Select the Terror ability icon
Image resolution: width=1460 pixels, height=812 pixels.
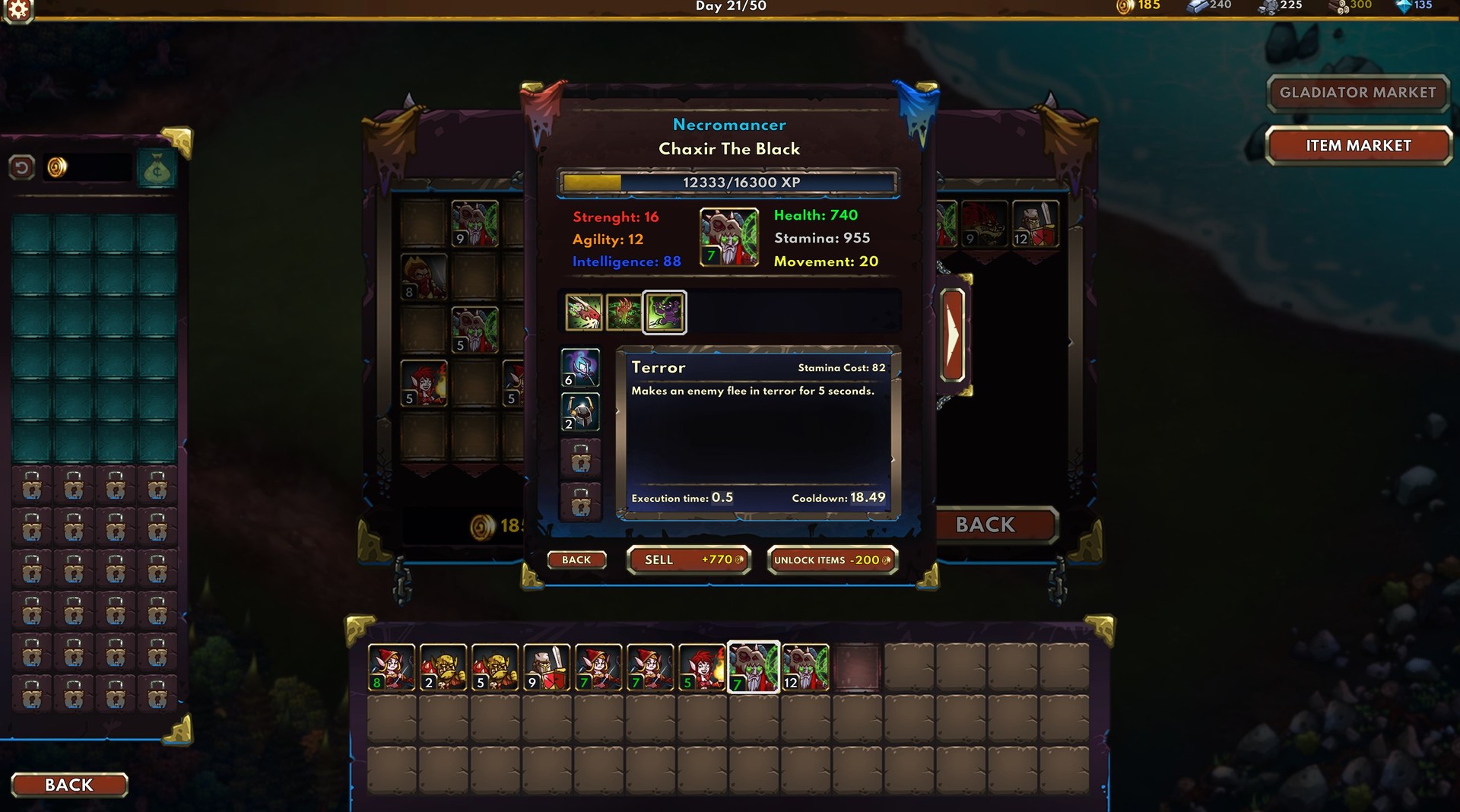click(x=665, y=312)
